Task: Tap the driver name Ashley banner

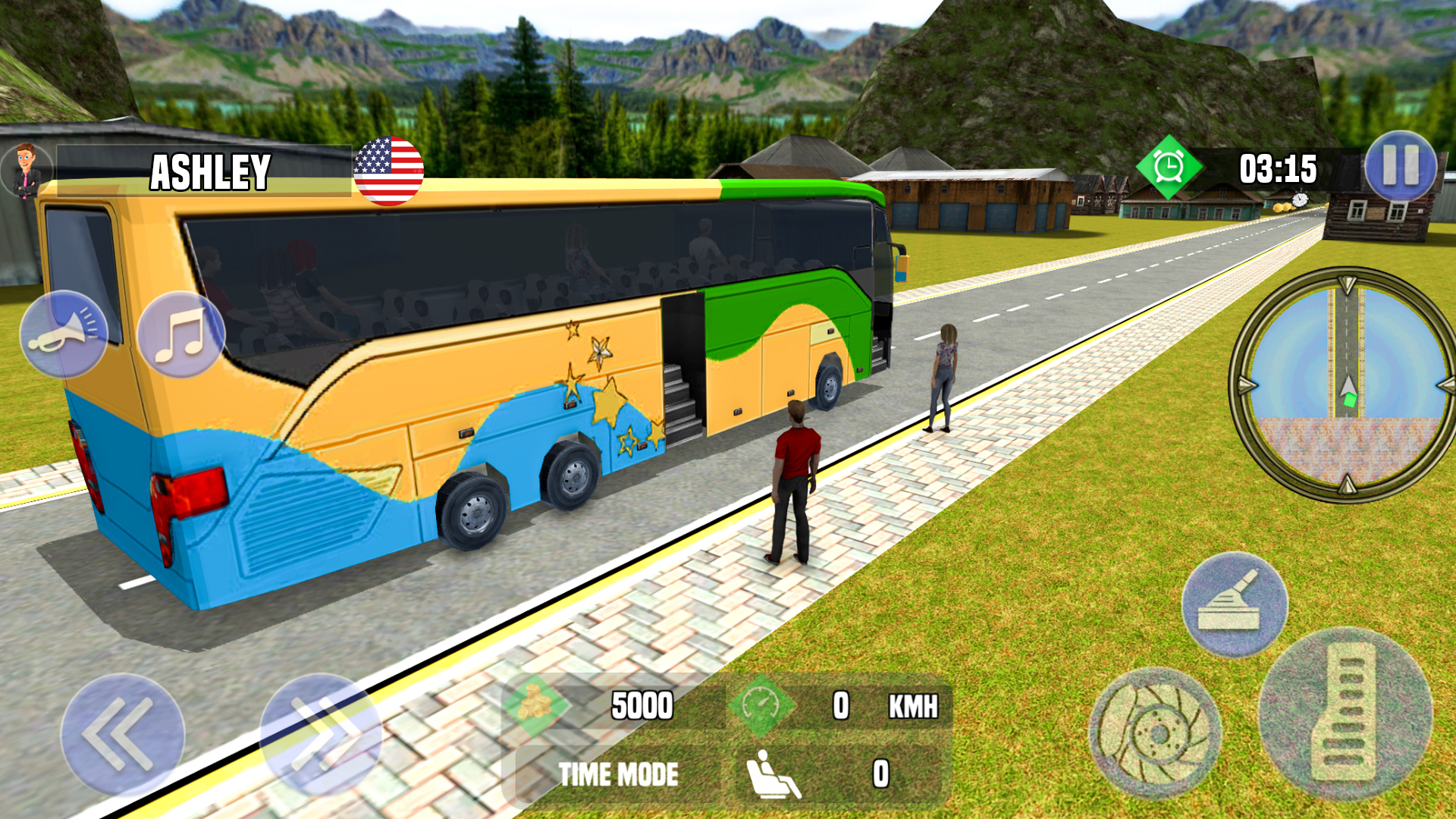Action: [x=211, y=171]
